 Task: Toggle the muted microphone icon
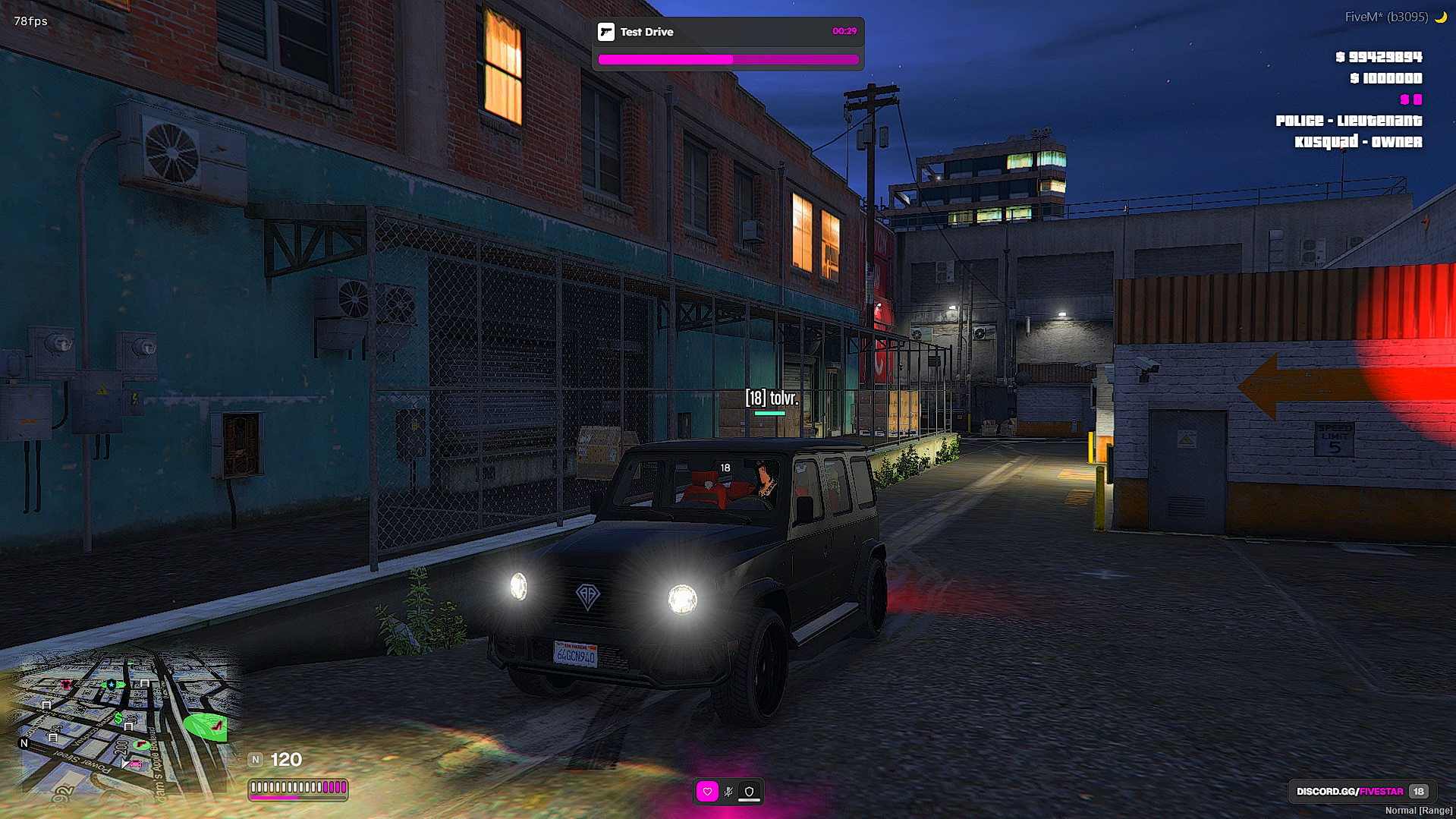[x=728, y=792]
